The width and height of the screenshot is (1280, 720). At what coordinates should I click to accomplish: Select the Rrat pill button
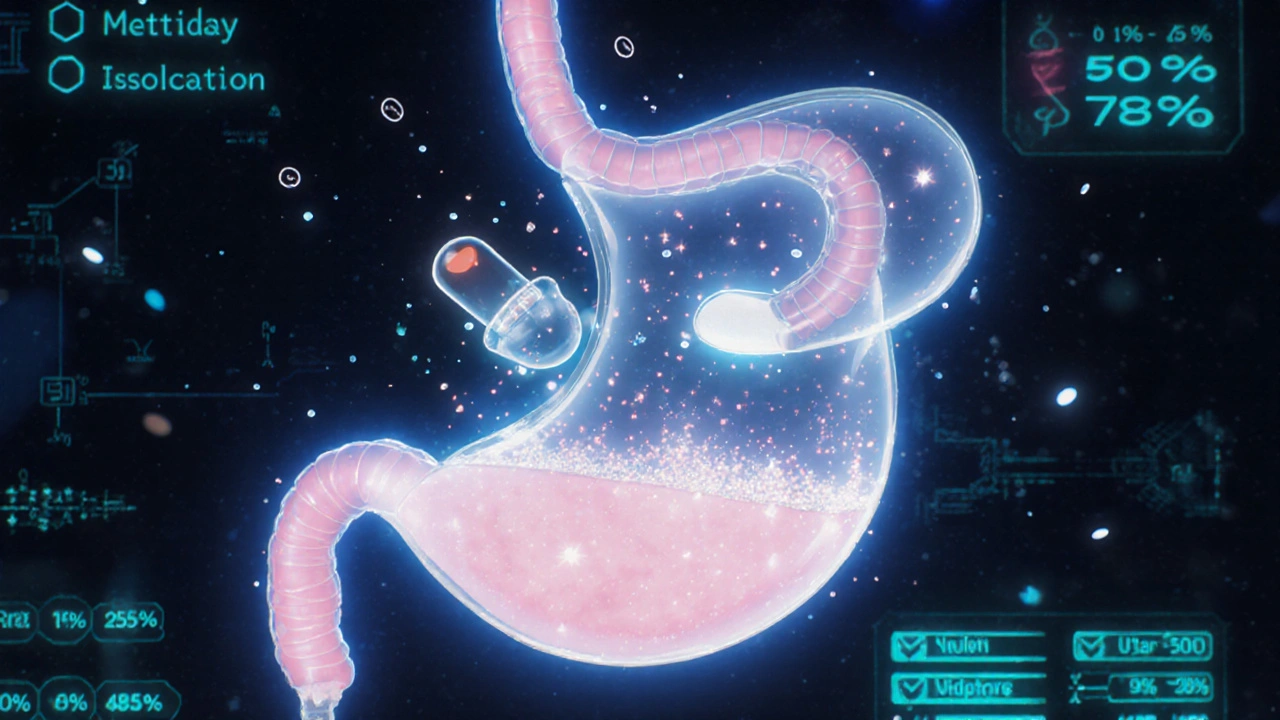pyautogui.click(x=18, y=620)
